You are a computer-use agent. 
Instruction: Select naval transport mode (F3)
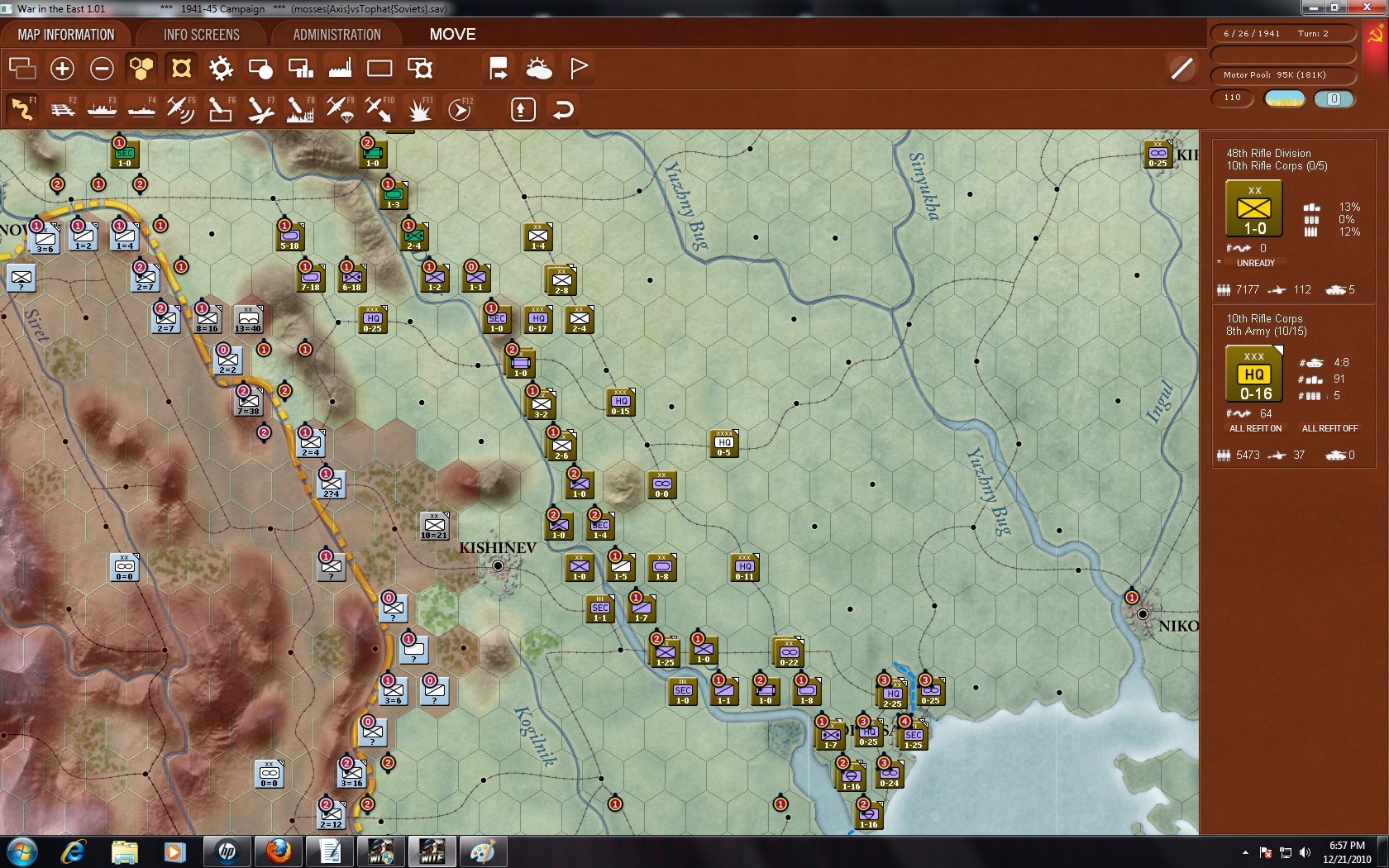click(103, 108)
